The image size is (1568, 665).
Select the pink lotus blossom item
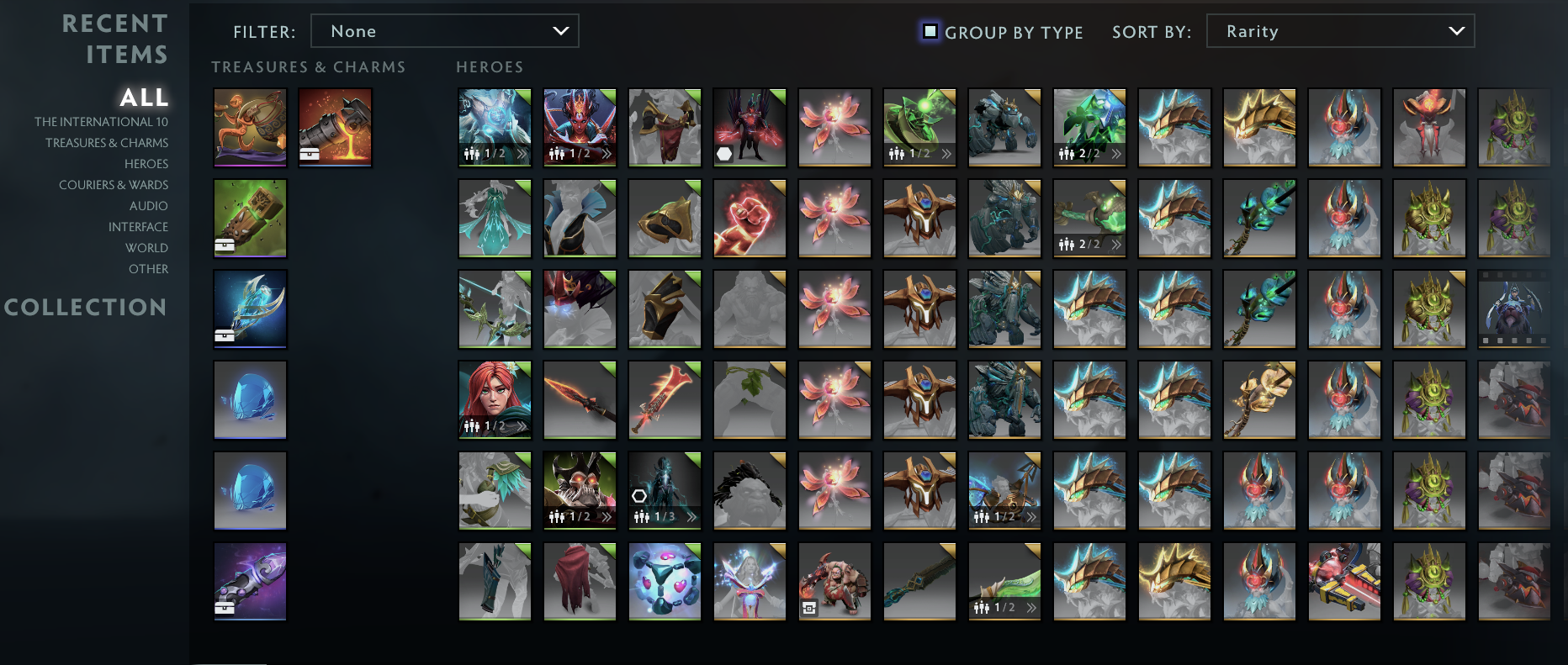[834, 127]
